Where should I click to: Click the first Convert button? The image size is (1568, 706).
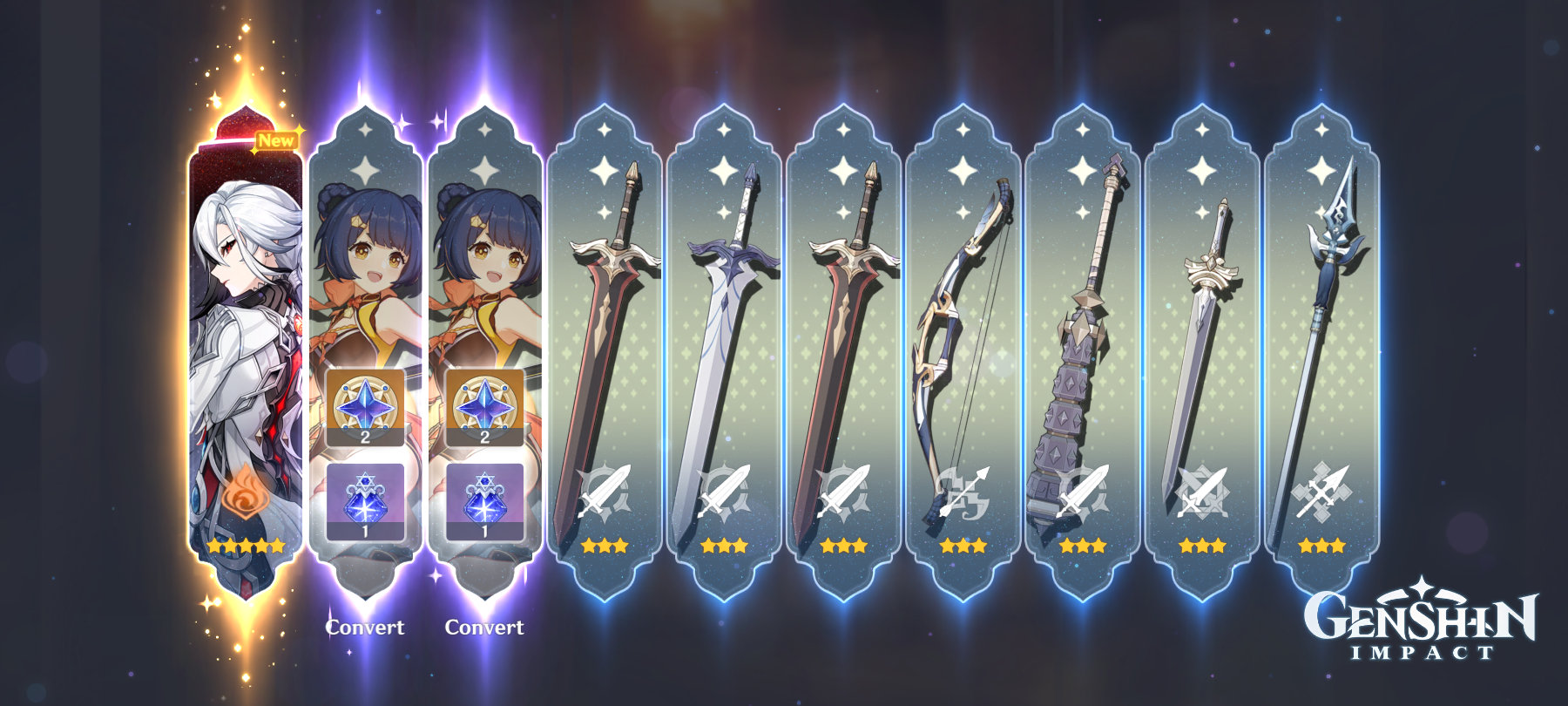point(363,625)
